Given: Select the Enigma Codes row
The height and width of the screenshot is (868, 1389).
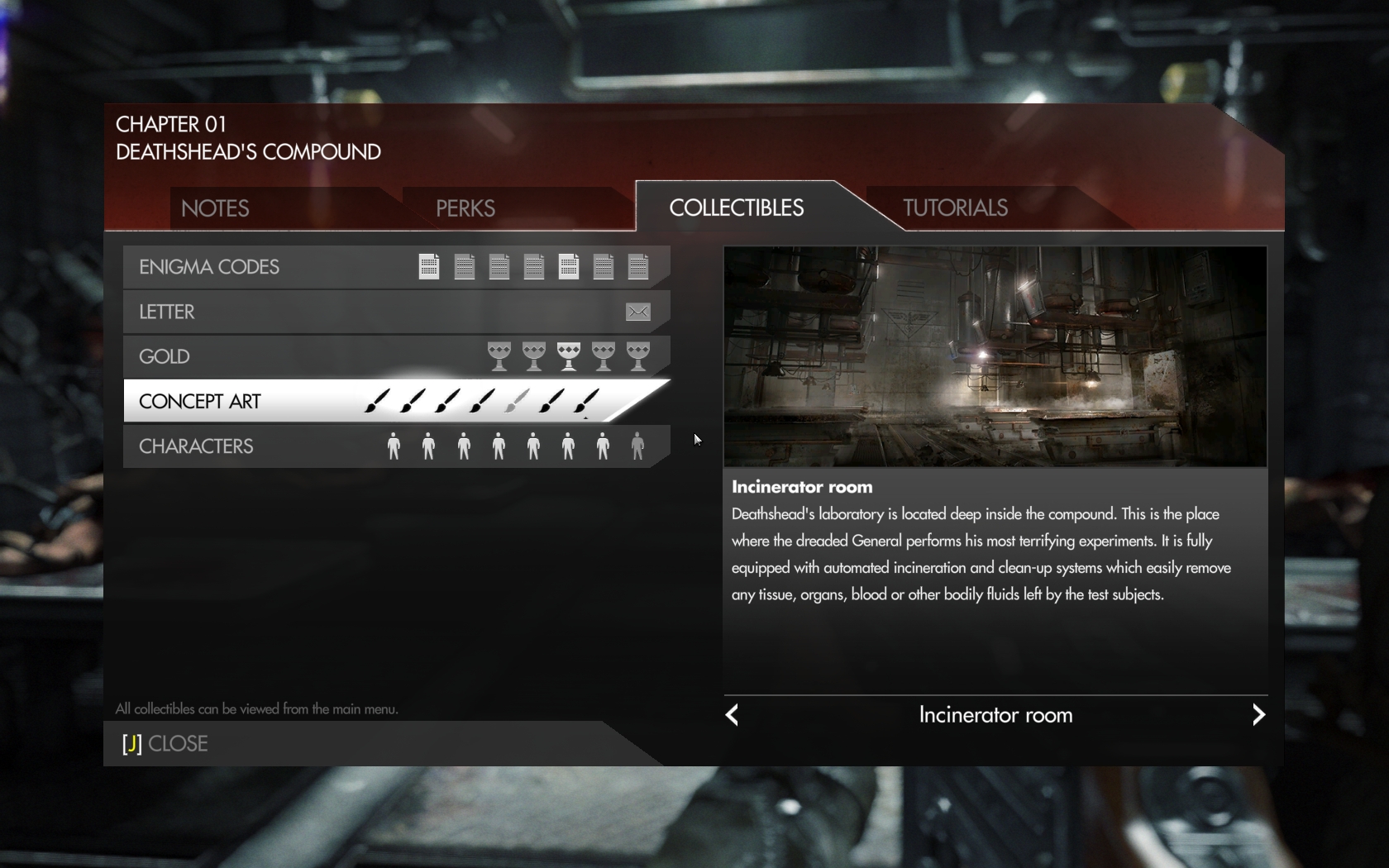Looking at the screenshot, I should coord(209,267).
